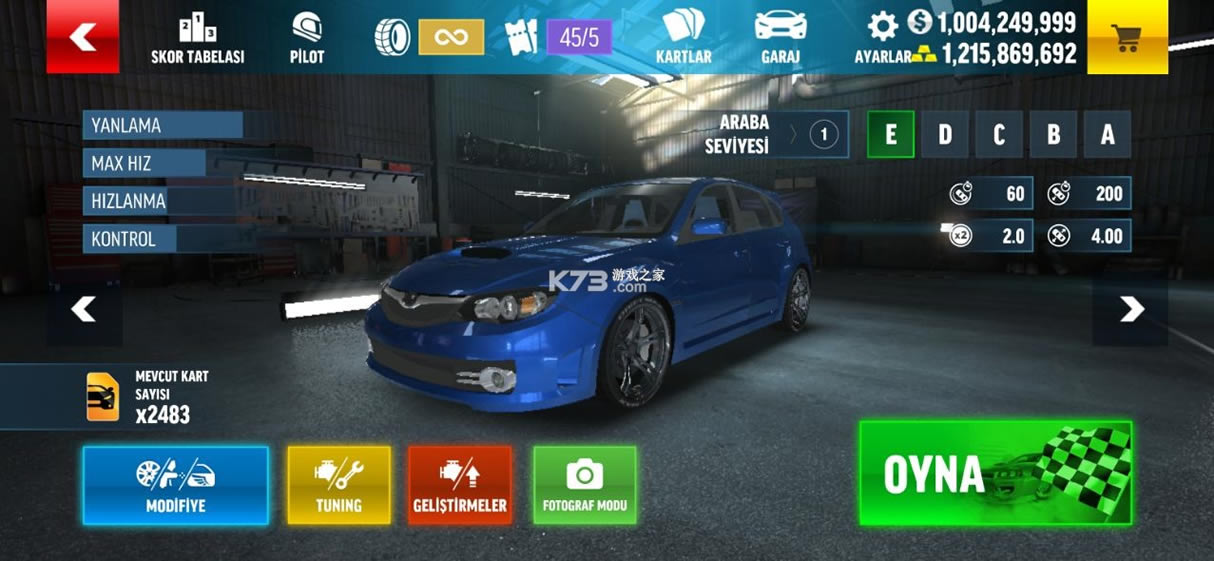Enter Fotograf Modu
The image size is (1214, 561).
click(x=585, y=485)
